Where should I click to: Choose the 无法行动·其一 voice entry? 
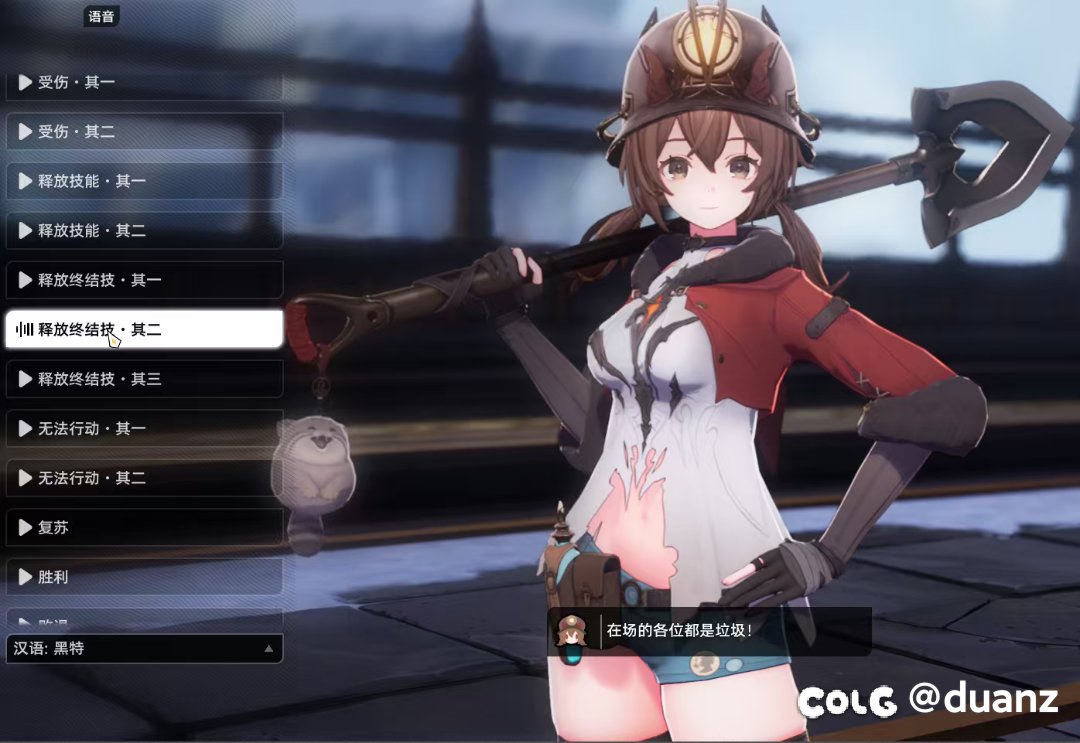point(144,428)
